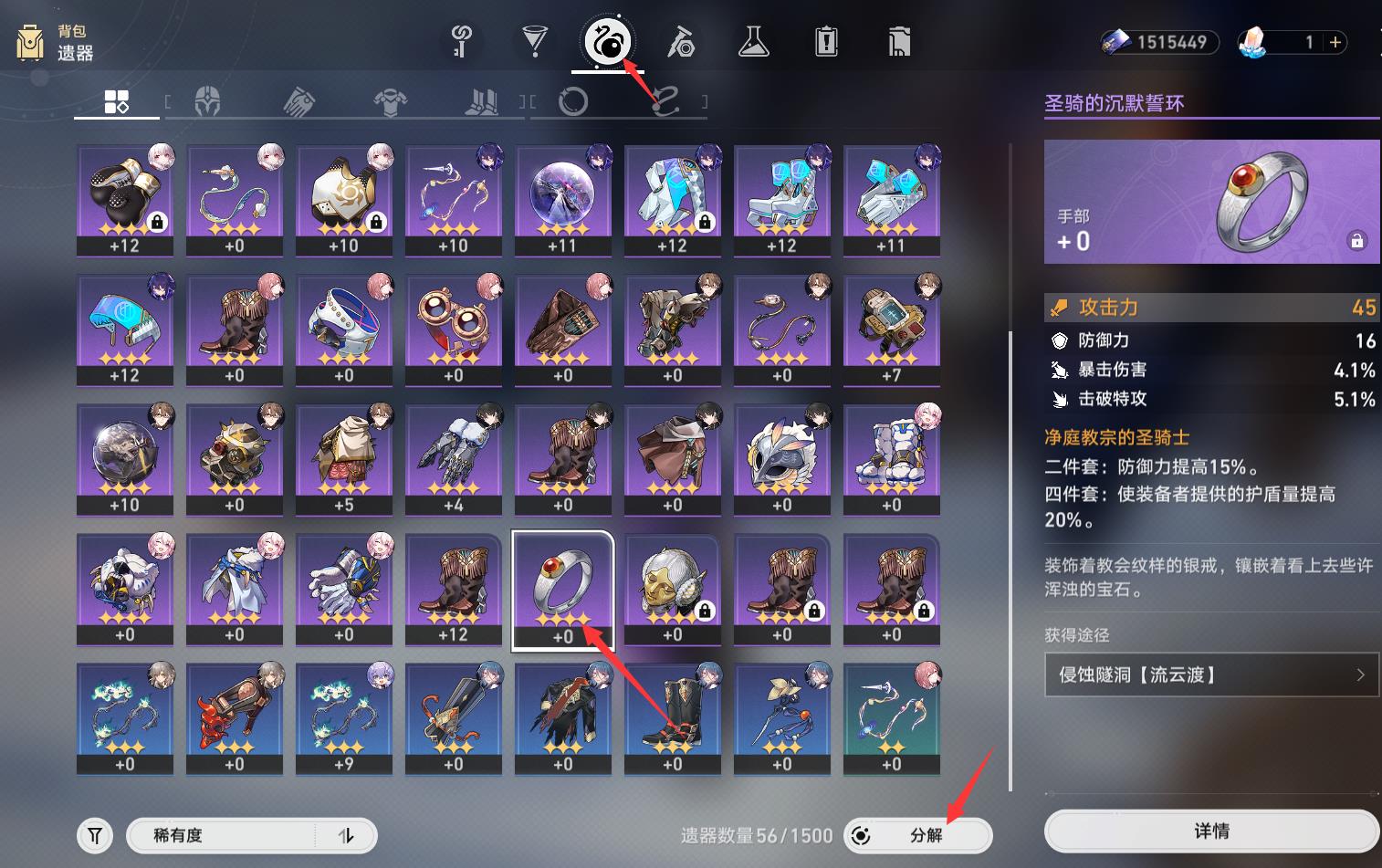Open the relic salvage tab in the top toolbar
Viewport: 1382px width, 868px height.
[607, 41]
